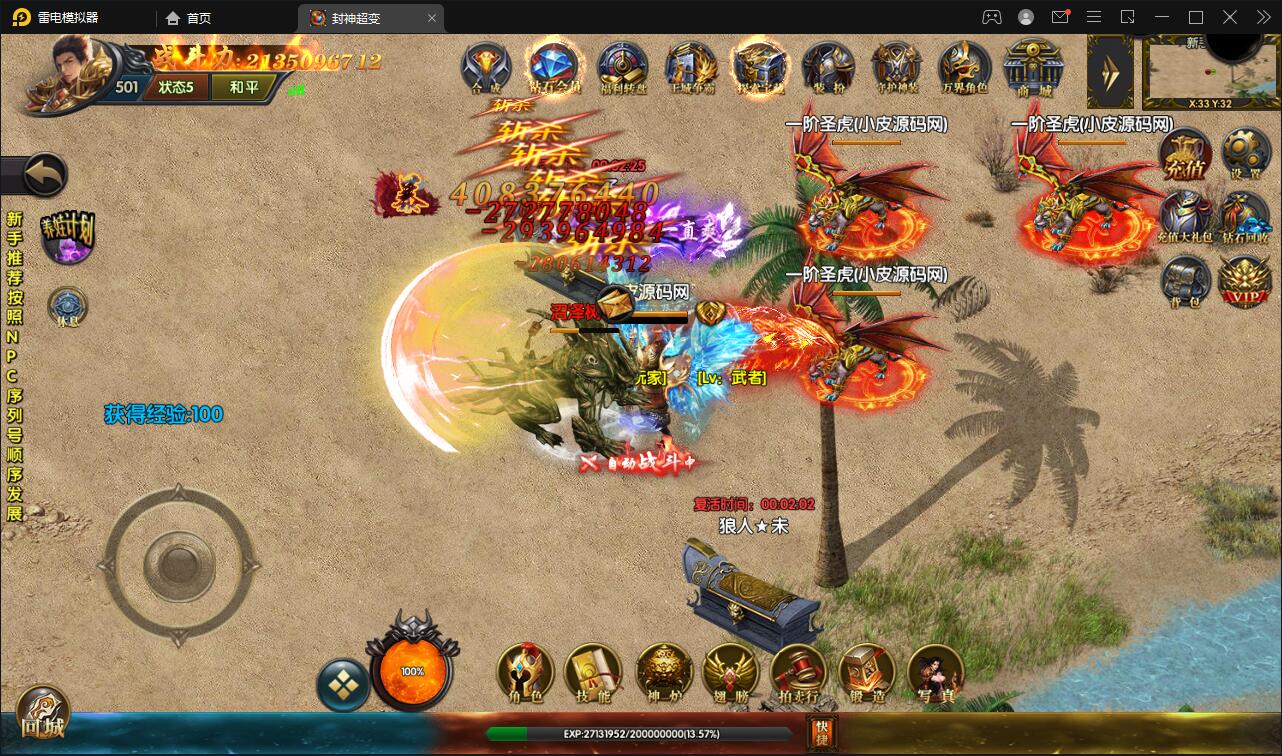The width and height of the screenshot is (1282, 756).
Task: Click the 充值 recharge icon
Action: tap(1186, 156)
